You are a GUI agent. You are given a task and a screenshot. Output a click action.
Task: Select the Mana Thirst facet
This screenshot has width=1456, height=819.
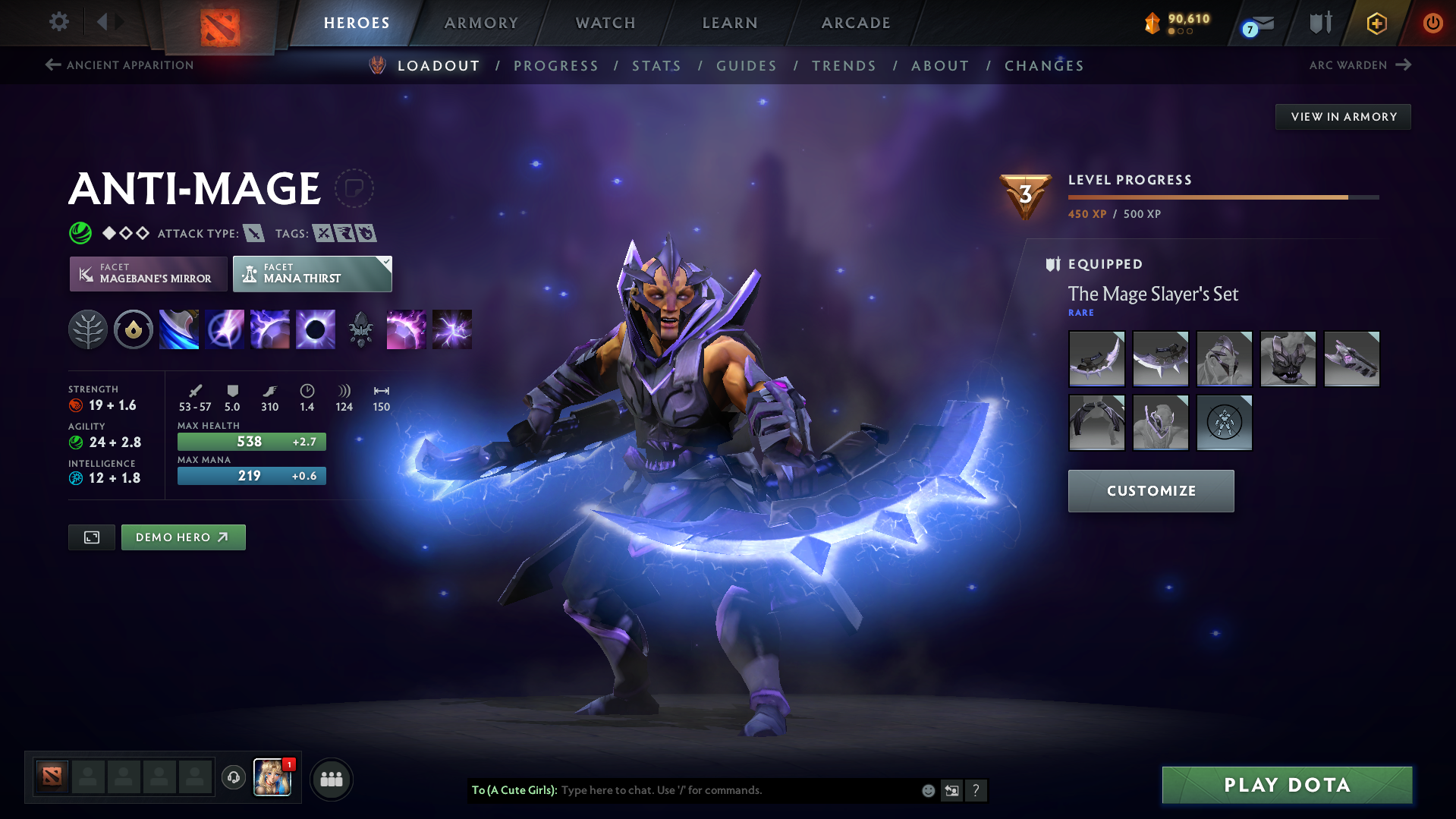coord(312,273)
